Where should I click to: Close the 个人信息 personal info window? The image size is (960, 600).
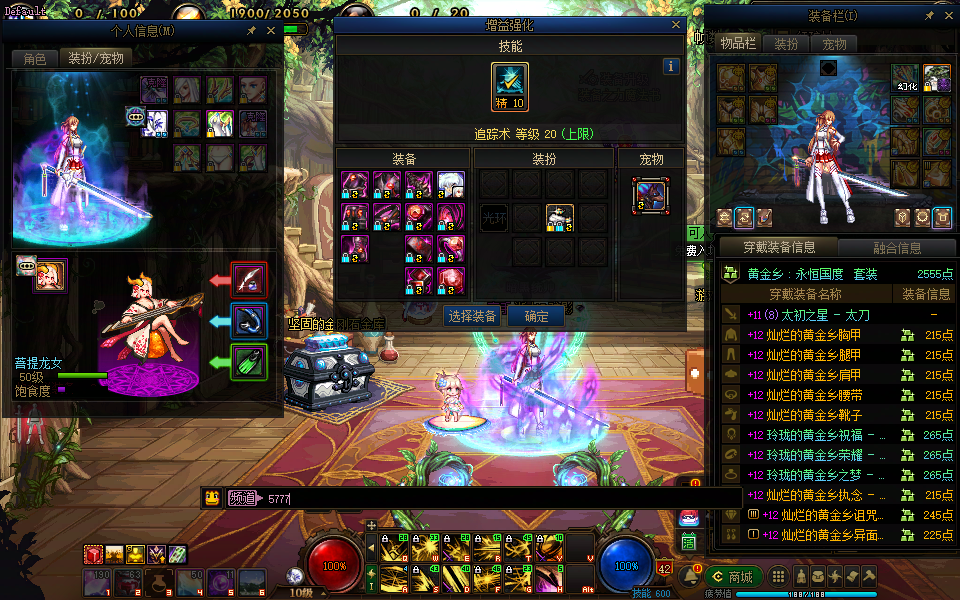click(270, 31)
